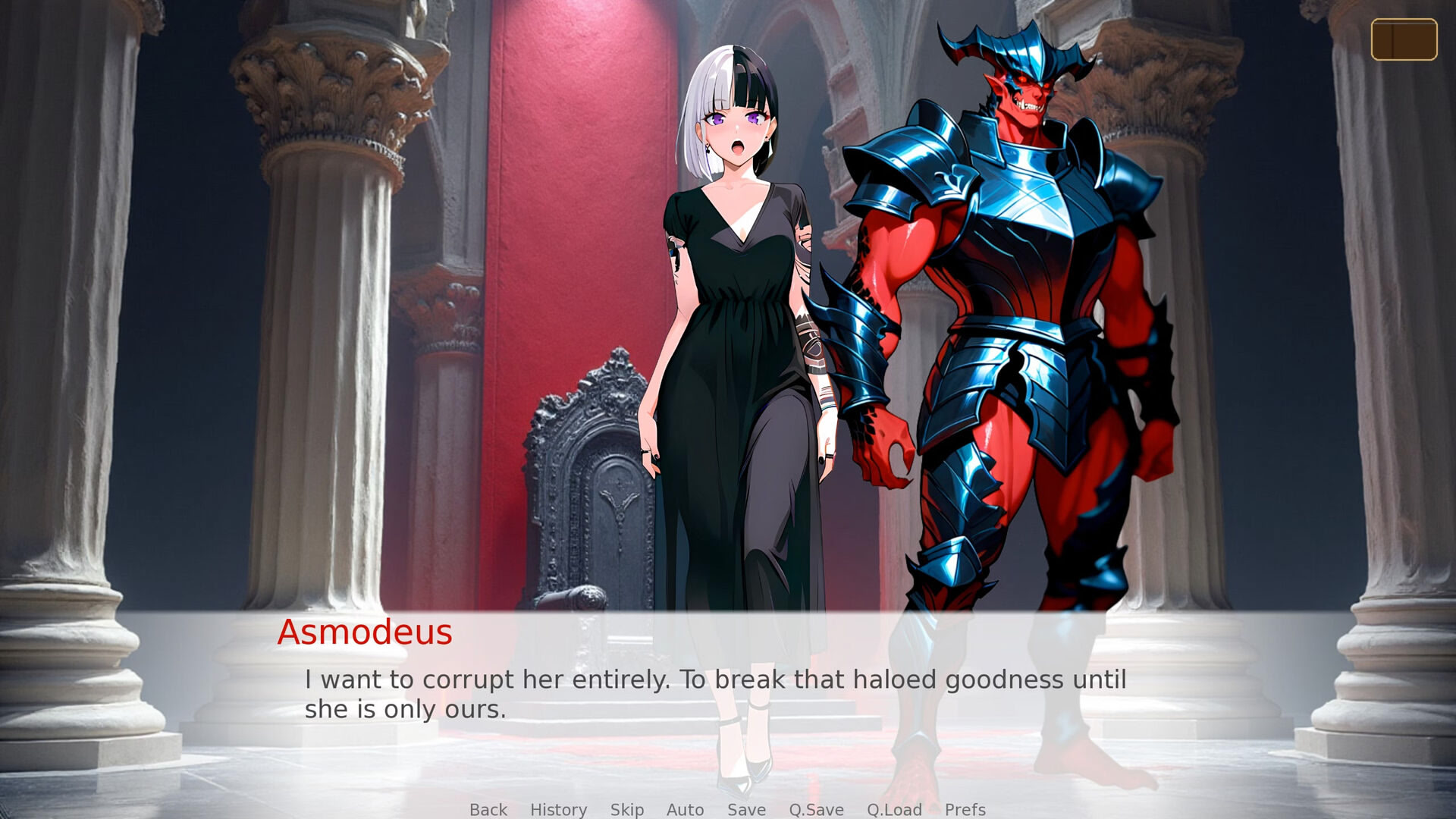Click the Asmodeus name label
This screenshot has height=819, width=1456.
(366, 632)
